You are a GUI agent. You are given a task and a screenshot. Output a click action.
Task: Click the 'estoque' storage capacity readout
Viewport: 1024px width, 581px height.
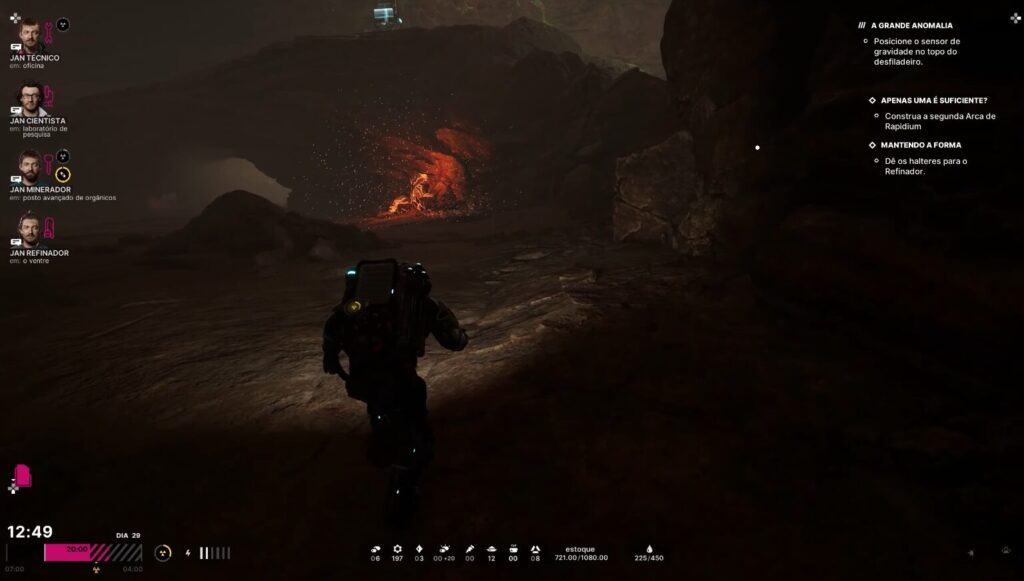(x=580, y=553)
